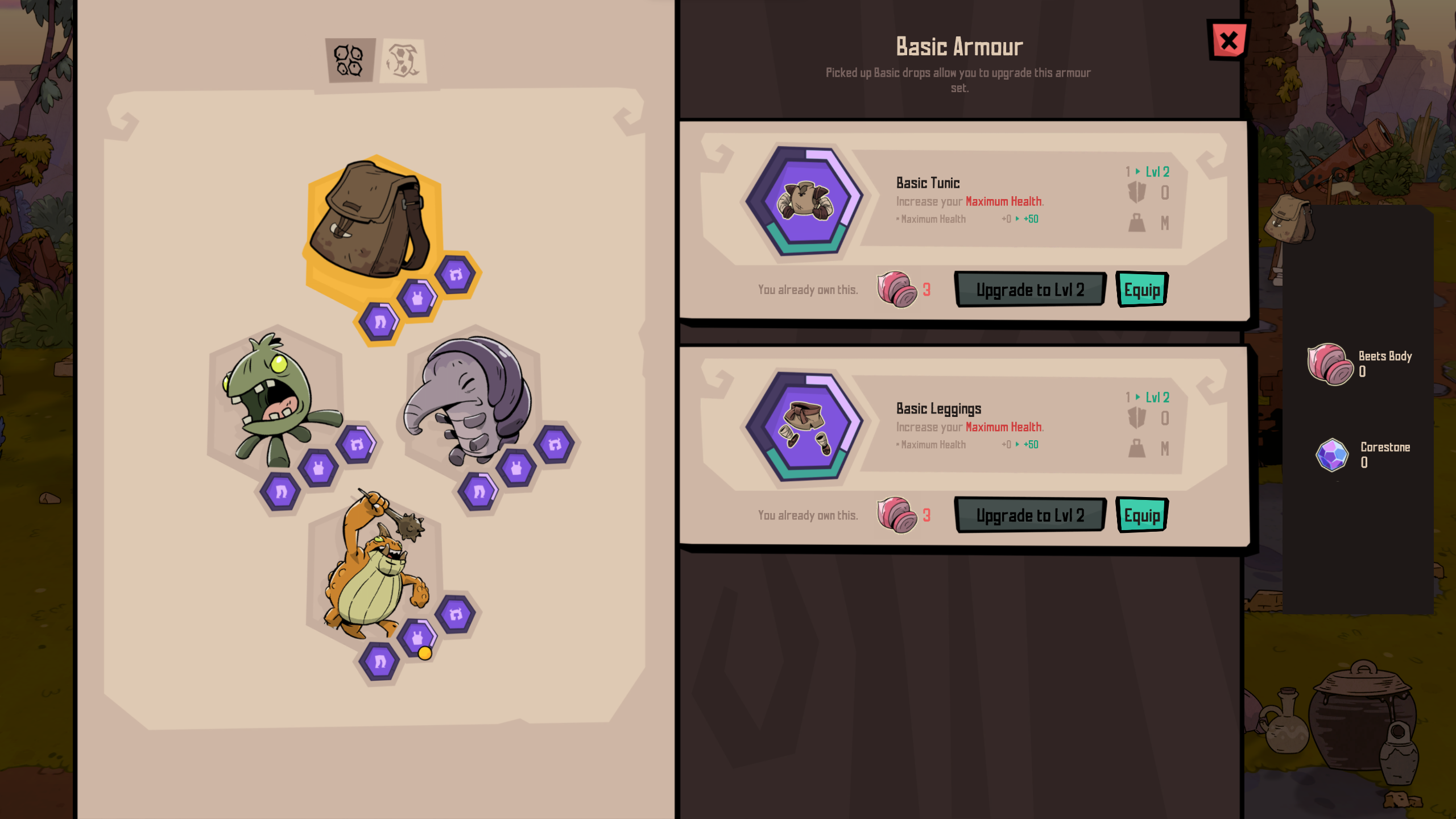
Task: Equip the Basic Leggings
Action: (1141, 515)
